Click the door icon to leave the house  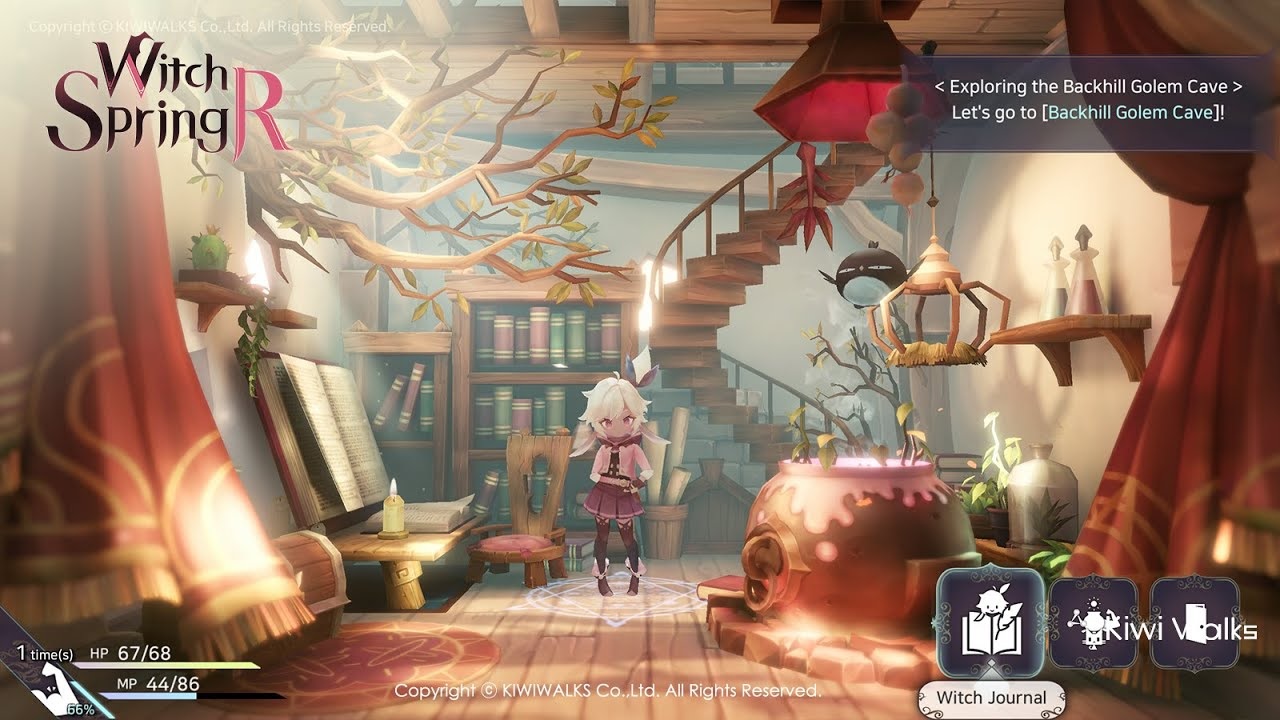point(1196,620)
